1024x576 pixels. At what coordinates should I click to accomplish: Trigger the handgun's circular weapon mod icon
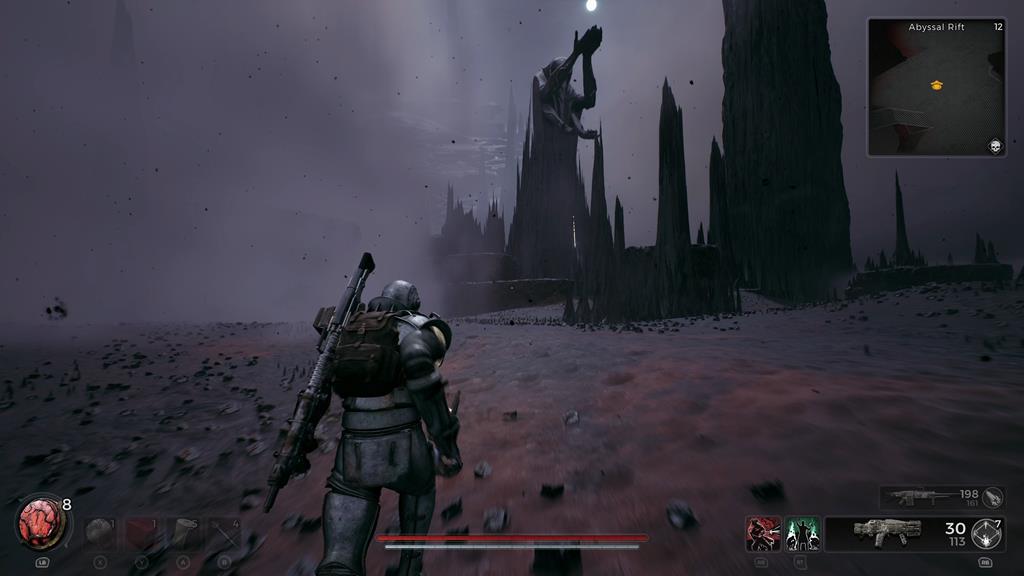[988, 533]
